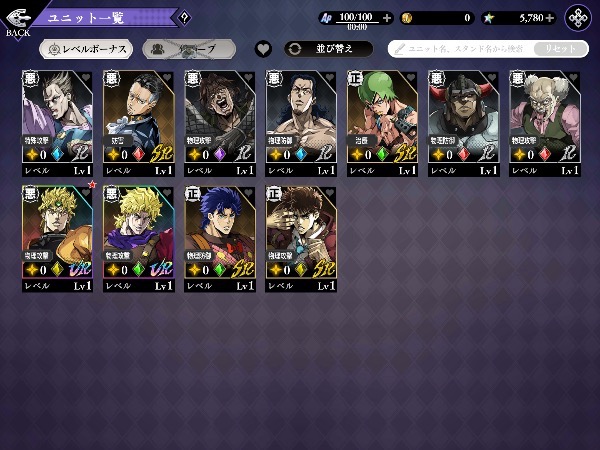Viewport: 600px width, 450px height.
Task: Open the レベルボーナス level bonus button
Action: 85,48
